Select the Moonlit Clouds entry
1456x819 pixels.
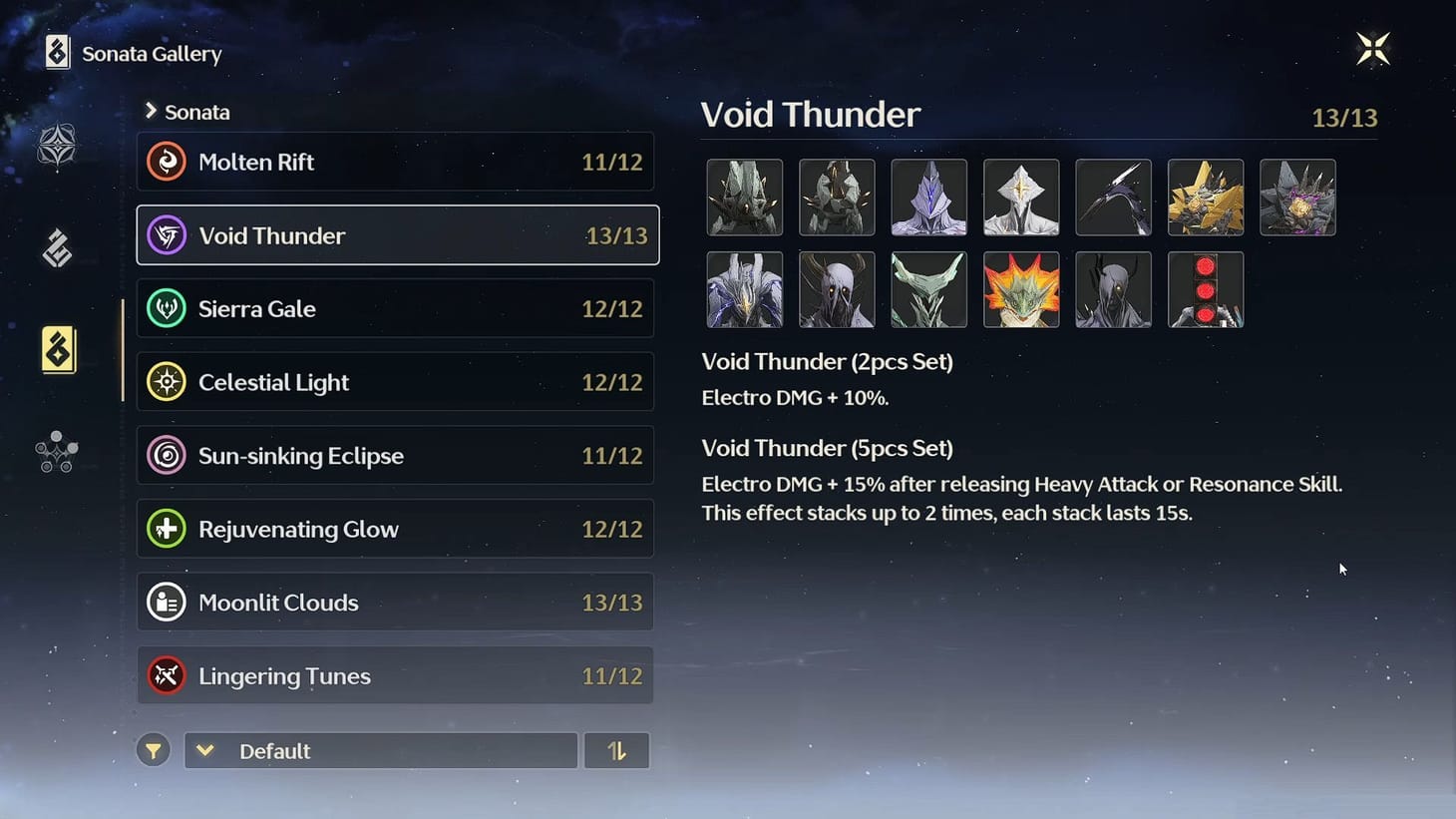[x=395, y=602]
